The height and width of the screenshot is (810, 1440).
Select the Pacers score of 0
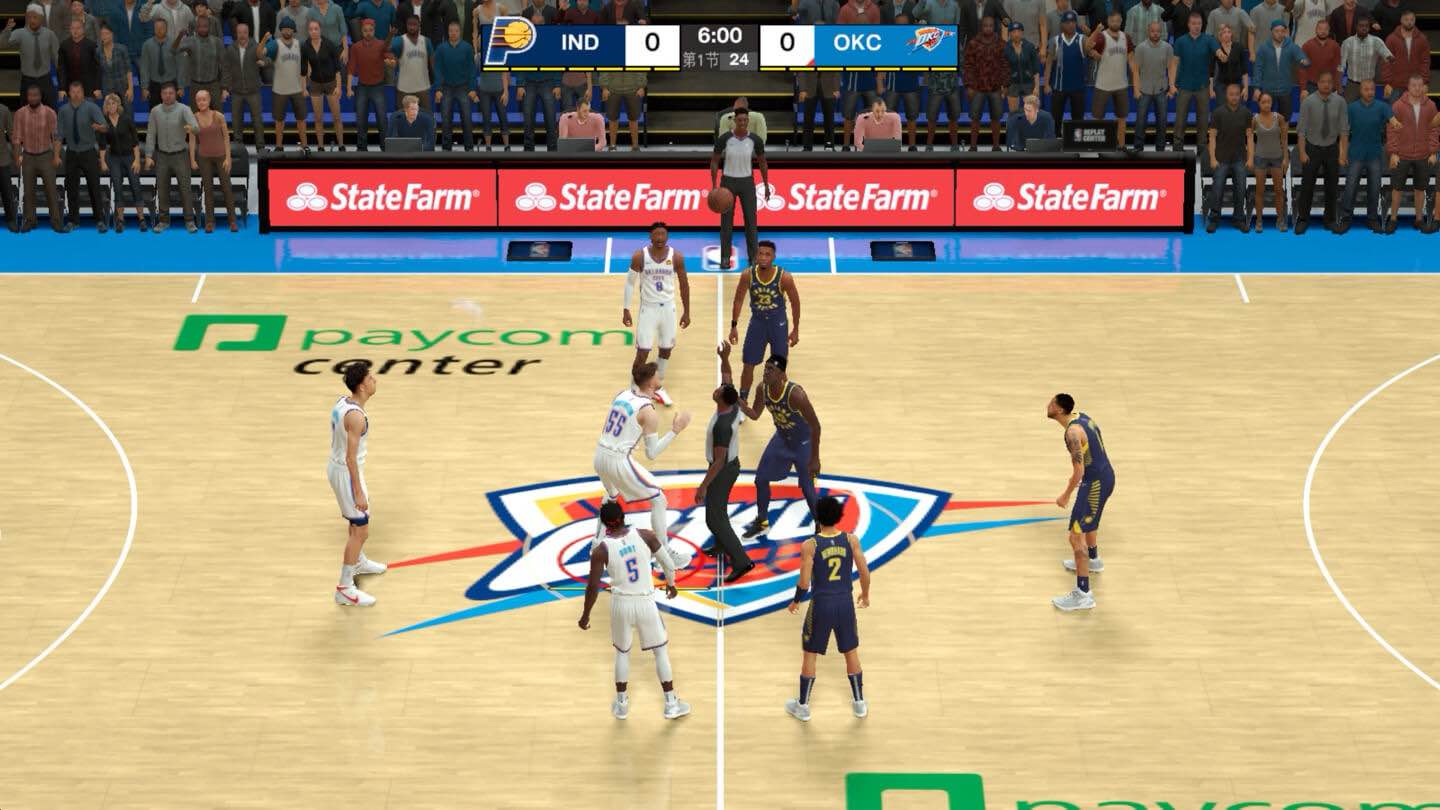pos(650,42)
